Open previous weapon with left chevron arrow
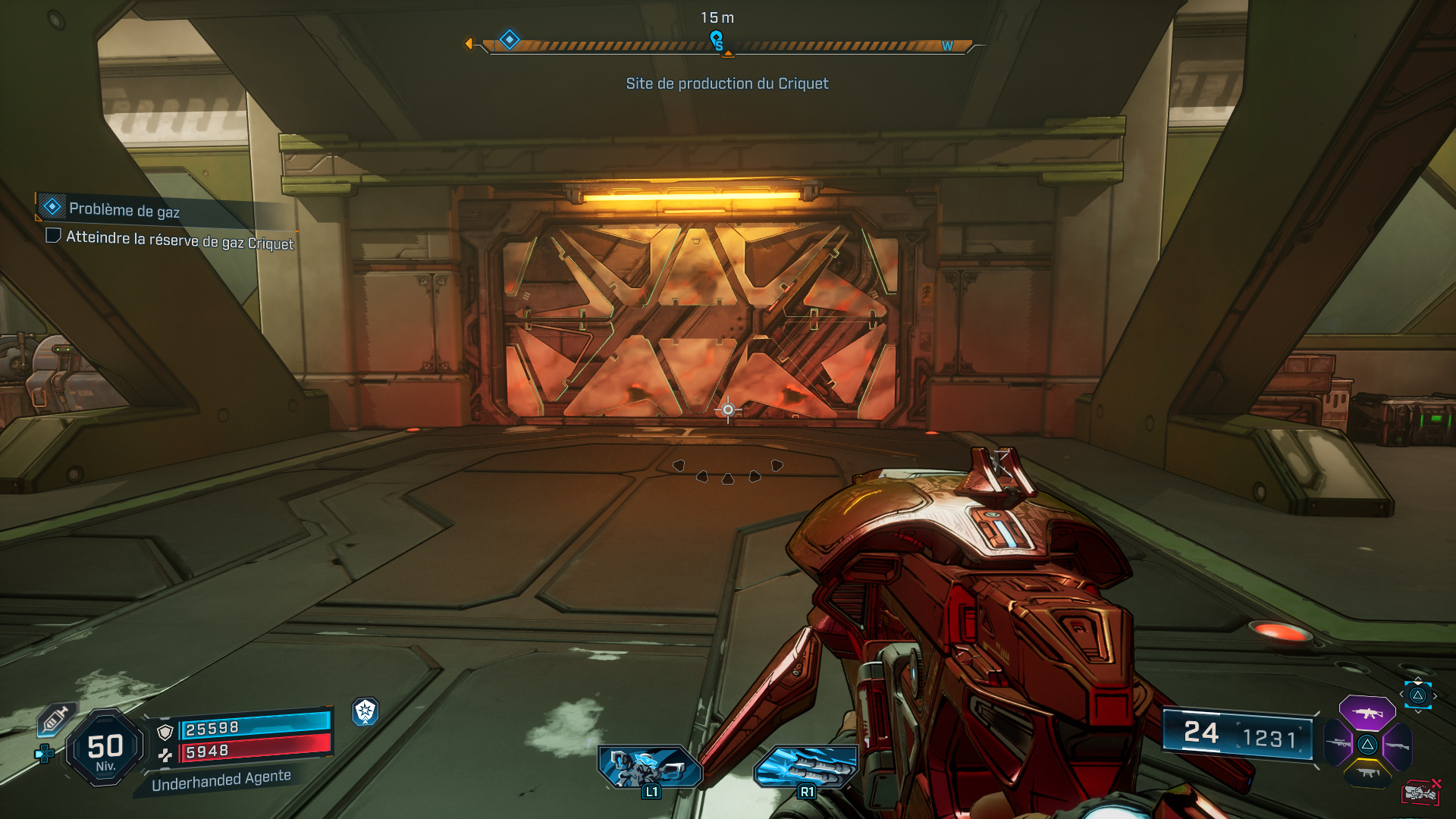Viewport: 1456px width, 819px height. [x=1401, y=694]
